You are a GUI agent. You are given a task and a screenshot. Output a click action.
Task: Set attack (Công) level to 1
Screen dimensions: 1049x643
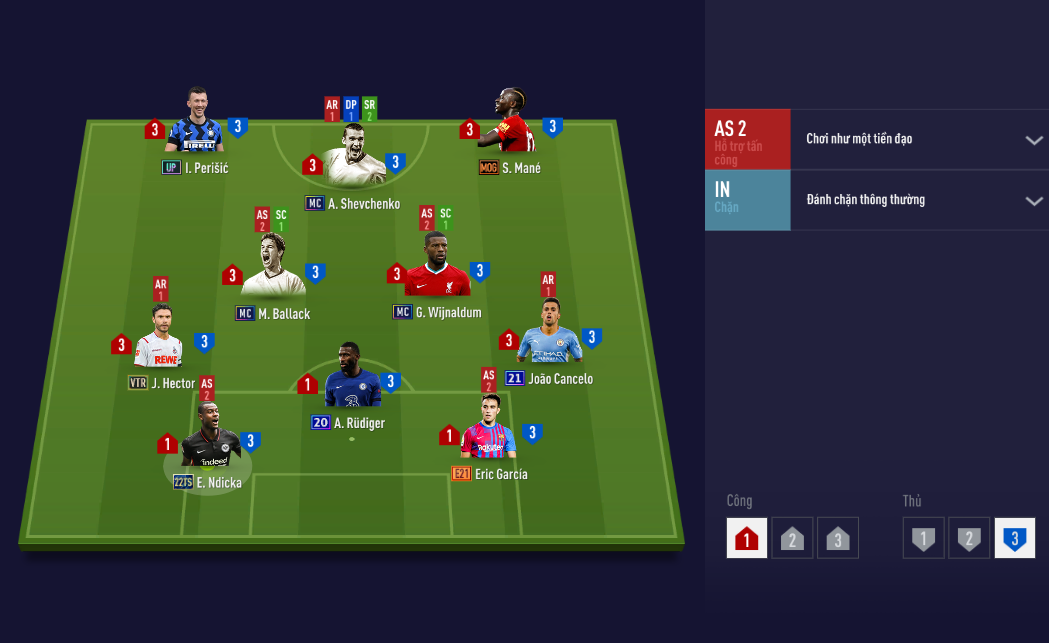coord(747,538)
